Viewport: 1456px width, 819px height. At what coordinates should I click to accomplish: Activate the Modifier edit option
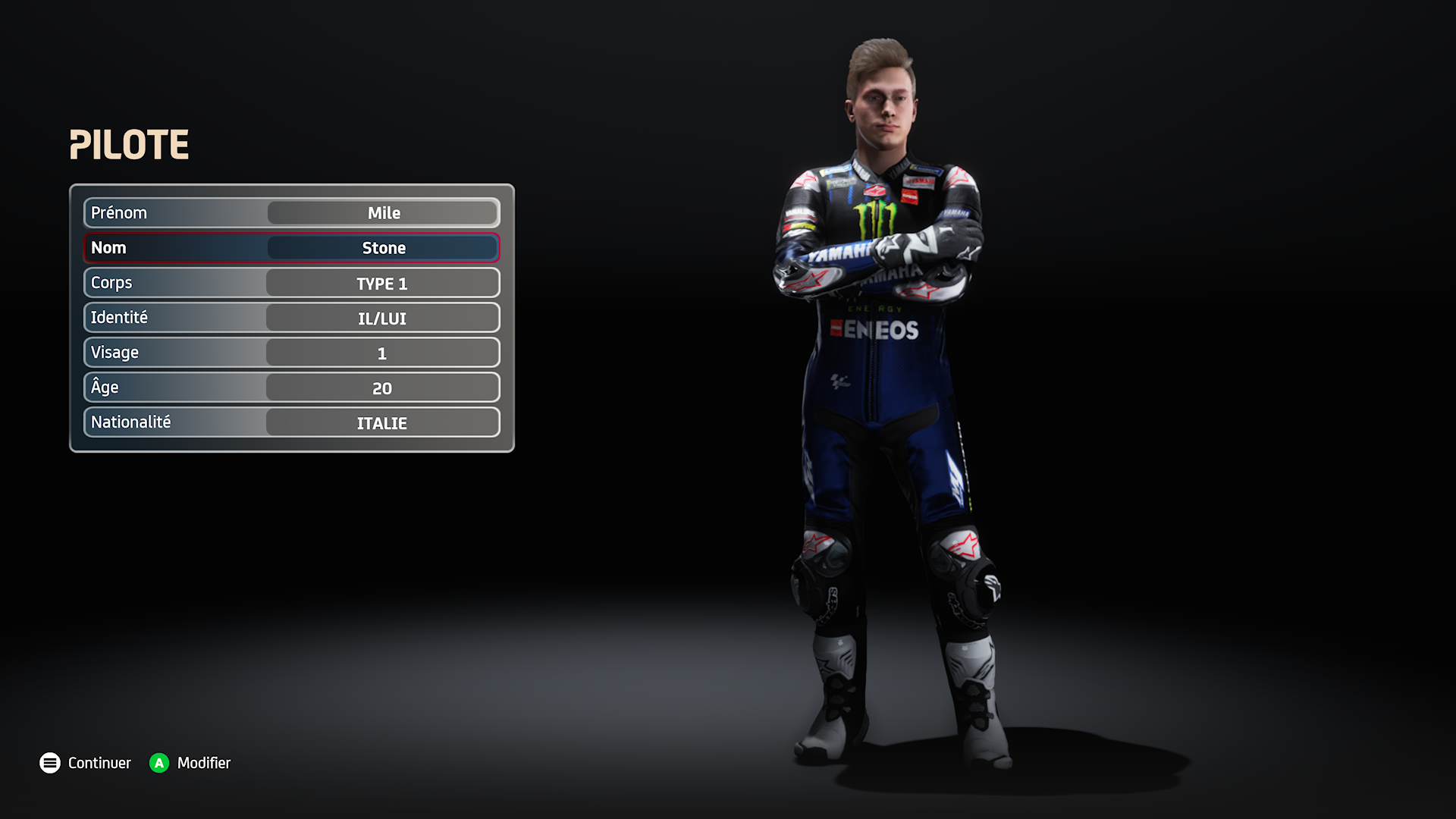(x=190, y=763)
